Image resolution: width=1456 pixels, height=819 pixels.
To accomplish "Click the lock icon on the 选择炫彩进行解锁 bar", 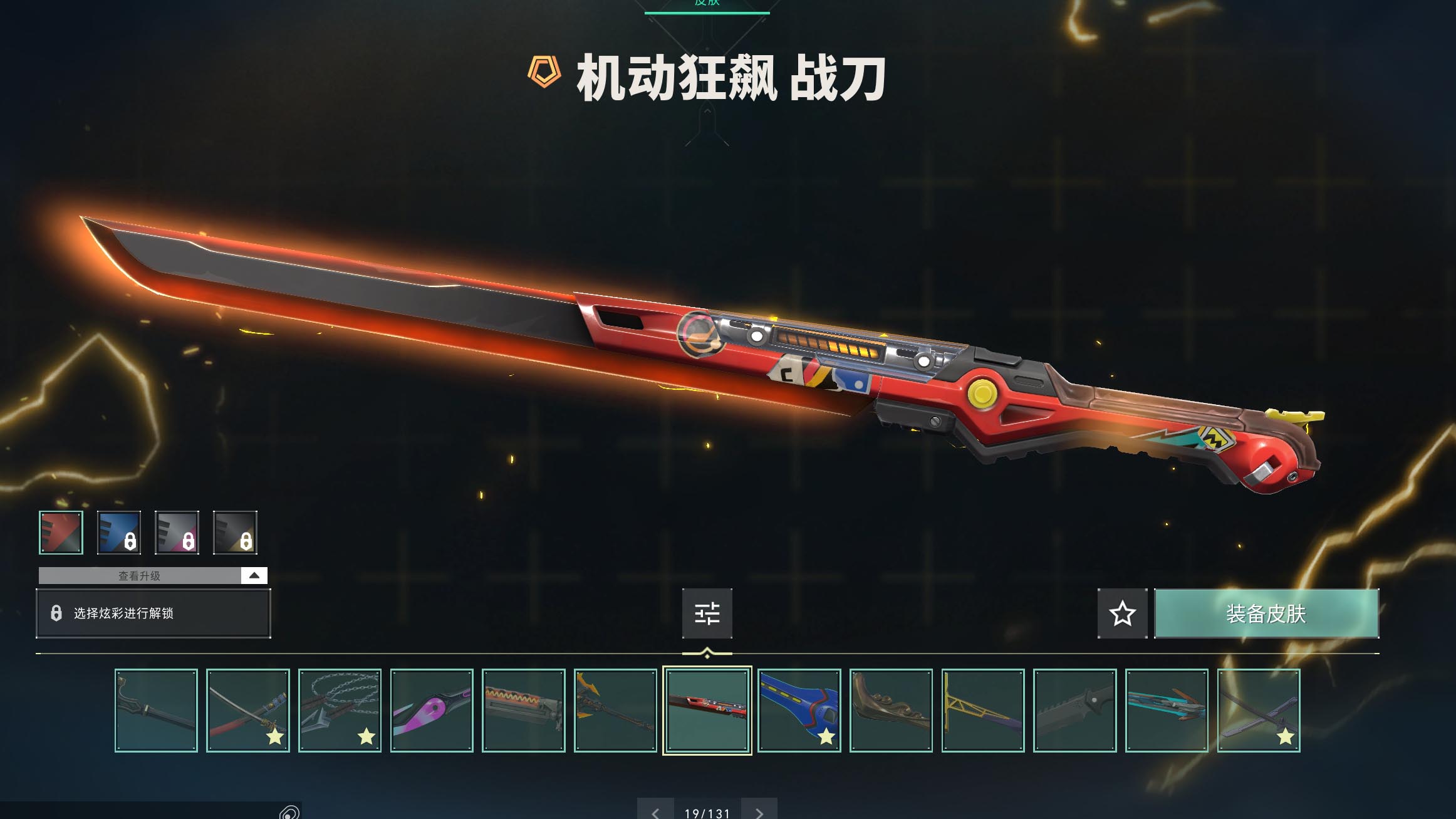I will 56,613.
